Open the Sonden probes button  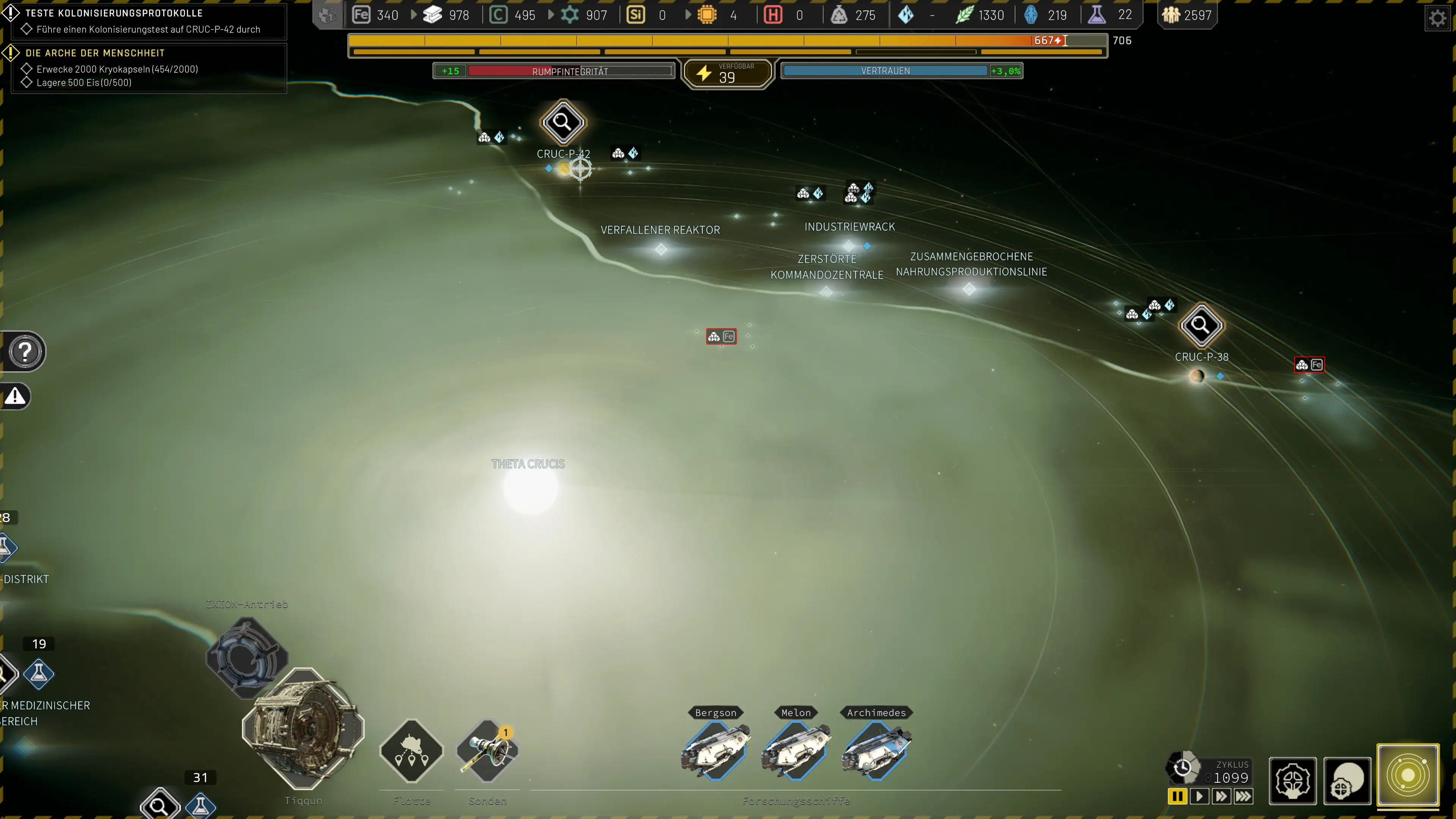click(x=487, y=751)
